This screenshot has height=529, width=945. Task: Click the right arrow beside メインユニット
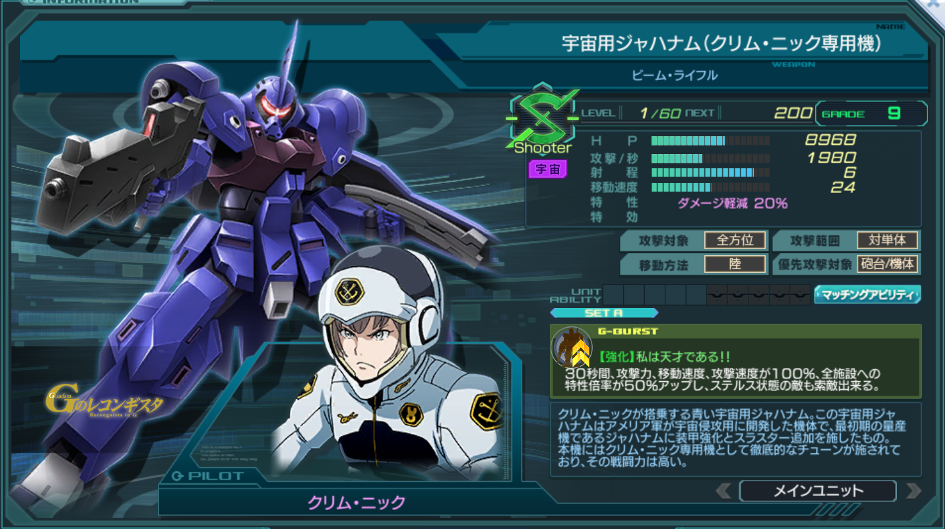tap(911, 491)
